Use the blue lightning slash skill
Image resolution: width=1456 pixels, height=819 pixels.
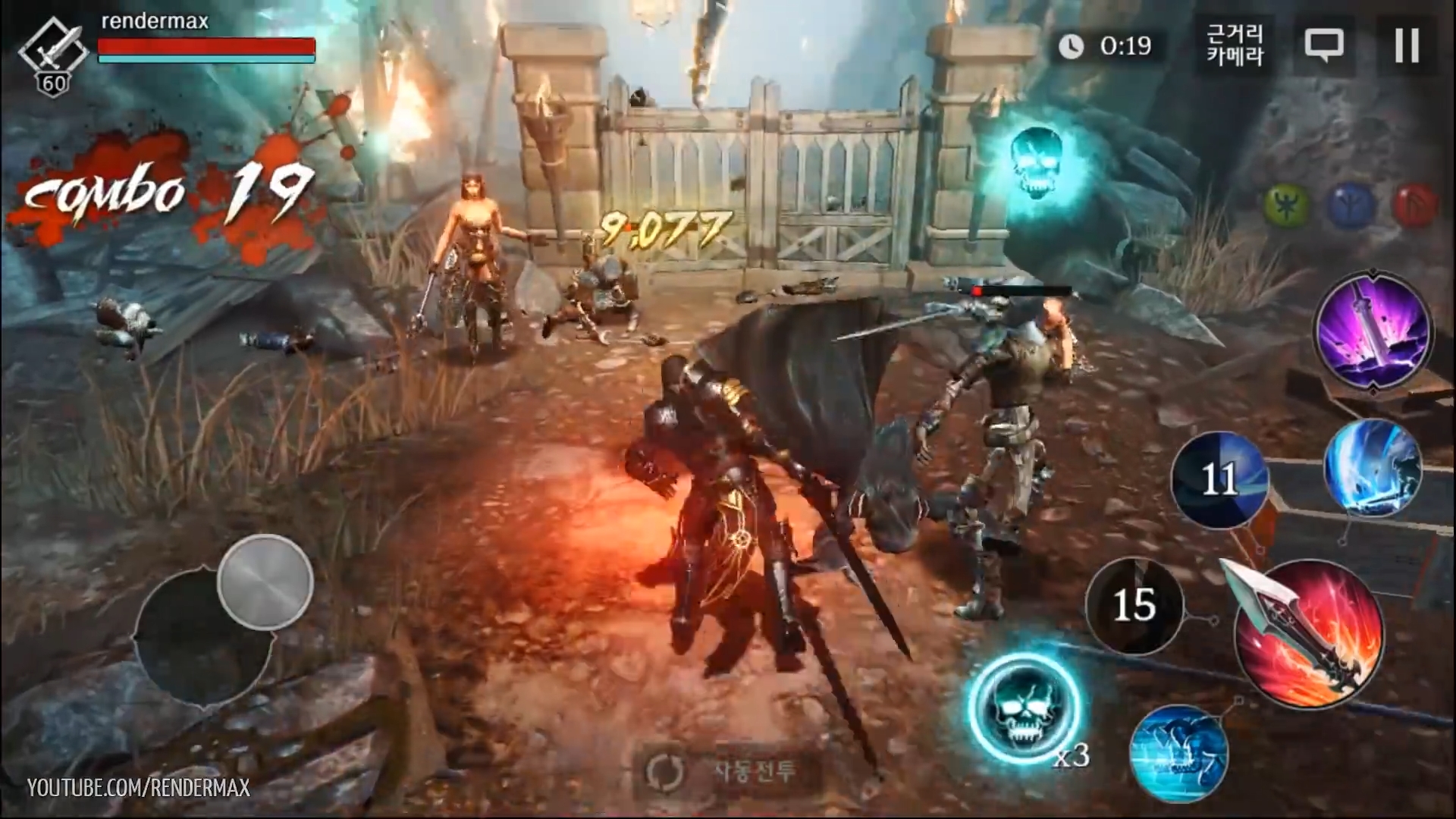click(1373, 469)
